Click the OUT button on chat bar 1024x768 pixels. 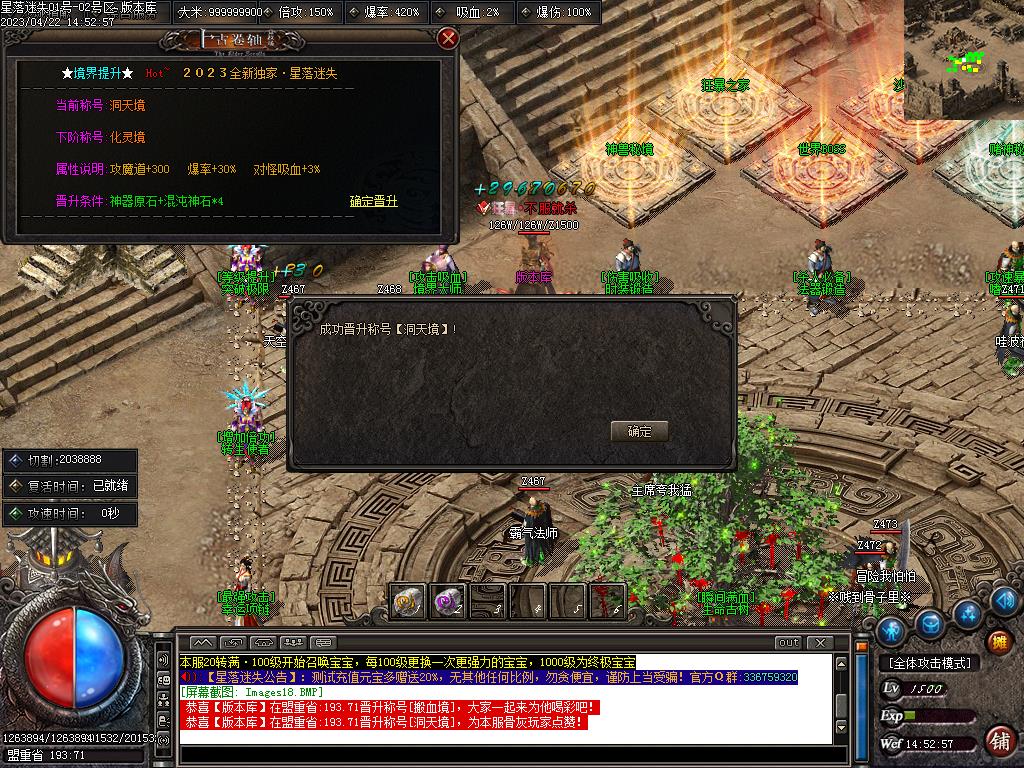pos(788,642)
